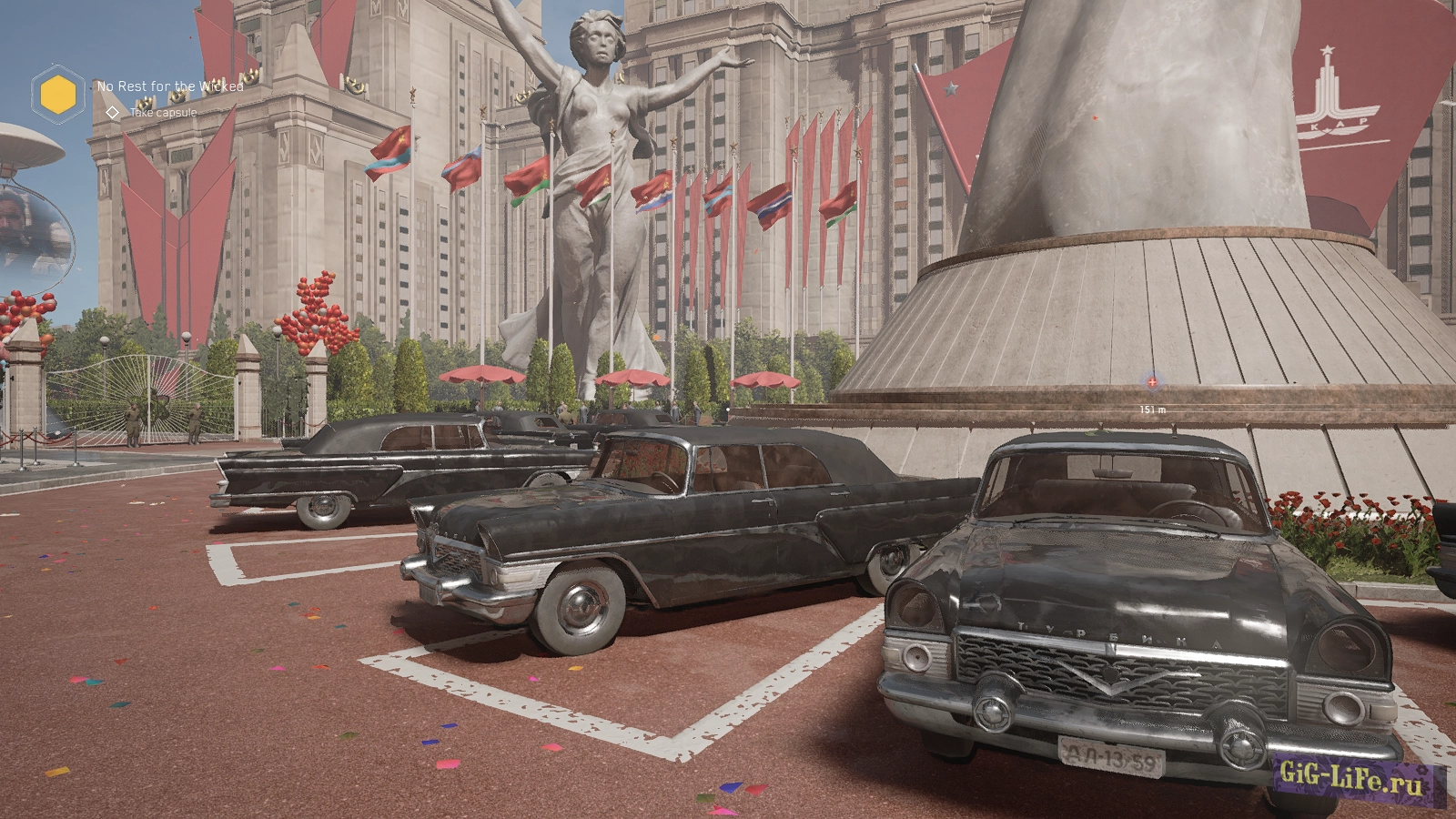Click the yellow hexagon quest icon
This screenshot has height=819, width=1456.
[58, 95]
